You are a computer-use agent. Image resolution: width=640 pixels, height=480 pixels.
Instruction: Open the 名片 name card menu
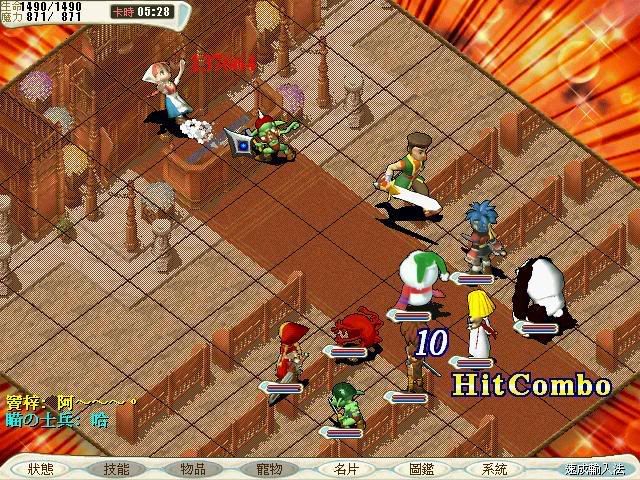click(346, 468)
